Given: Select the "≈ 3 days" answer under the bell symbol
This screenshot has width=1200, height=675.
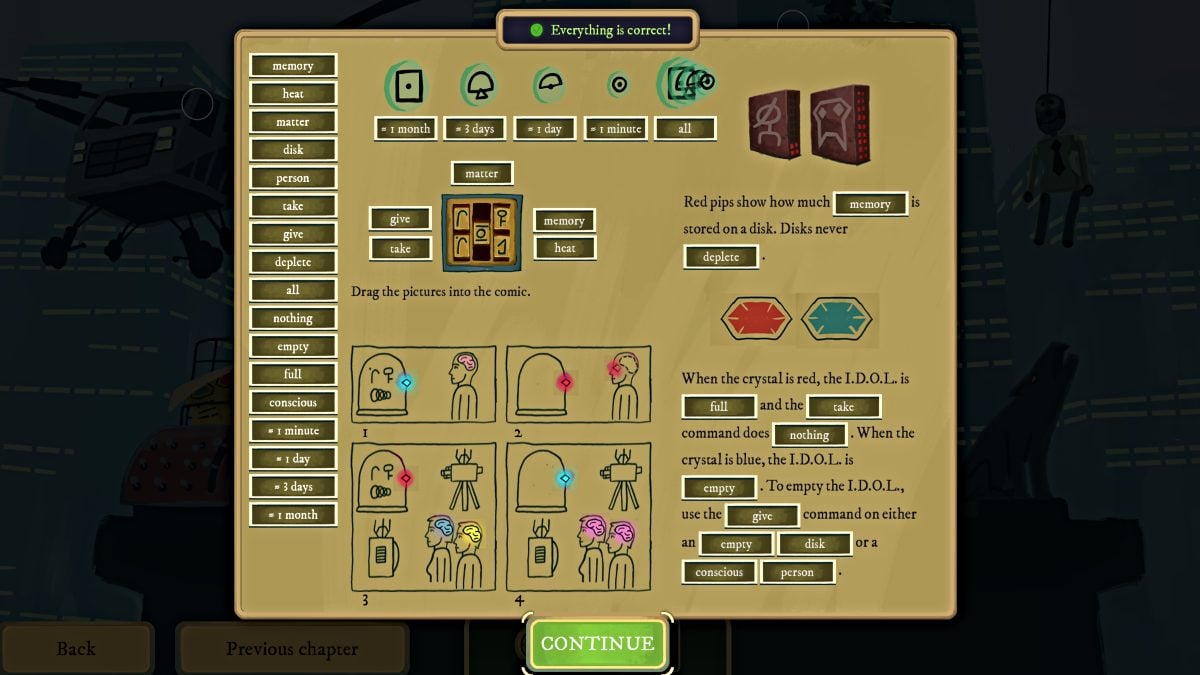Looking at the screenshot, I should (x=475, y=129).
